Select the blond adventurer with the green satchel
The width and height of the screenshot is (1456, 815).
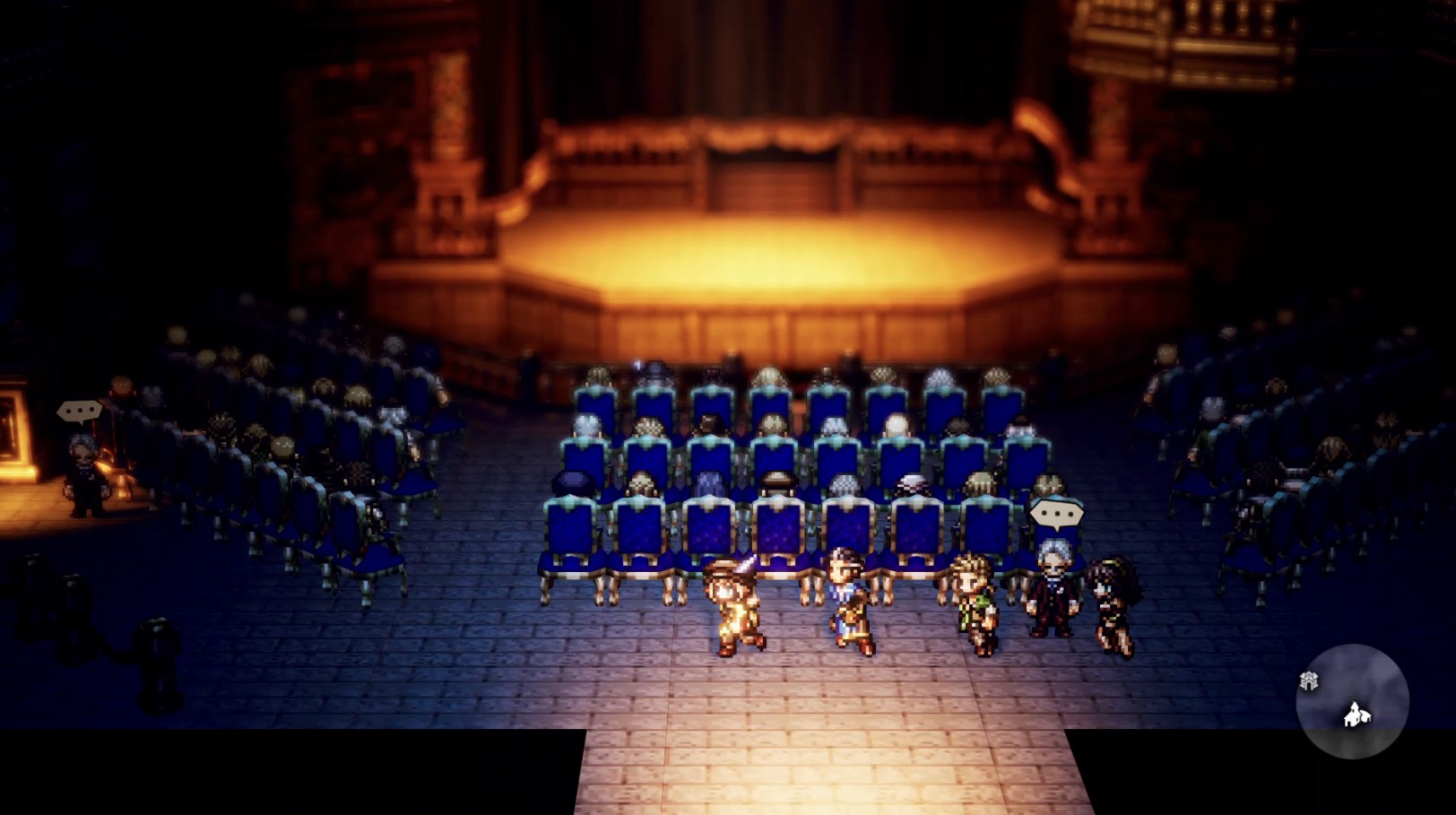[x=975, y=599]
